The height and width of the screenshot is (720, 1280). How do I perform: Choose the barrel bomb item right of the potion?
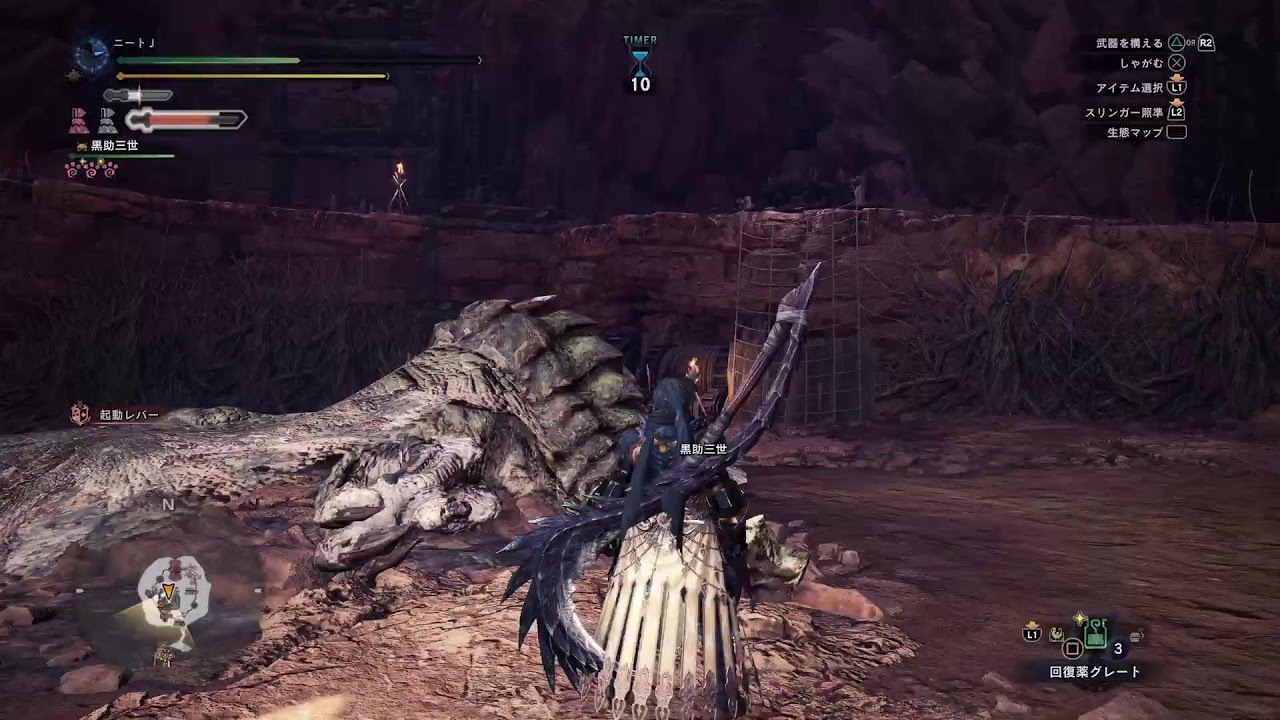click(1135, 634)
